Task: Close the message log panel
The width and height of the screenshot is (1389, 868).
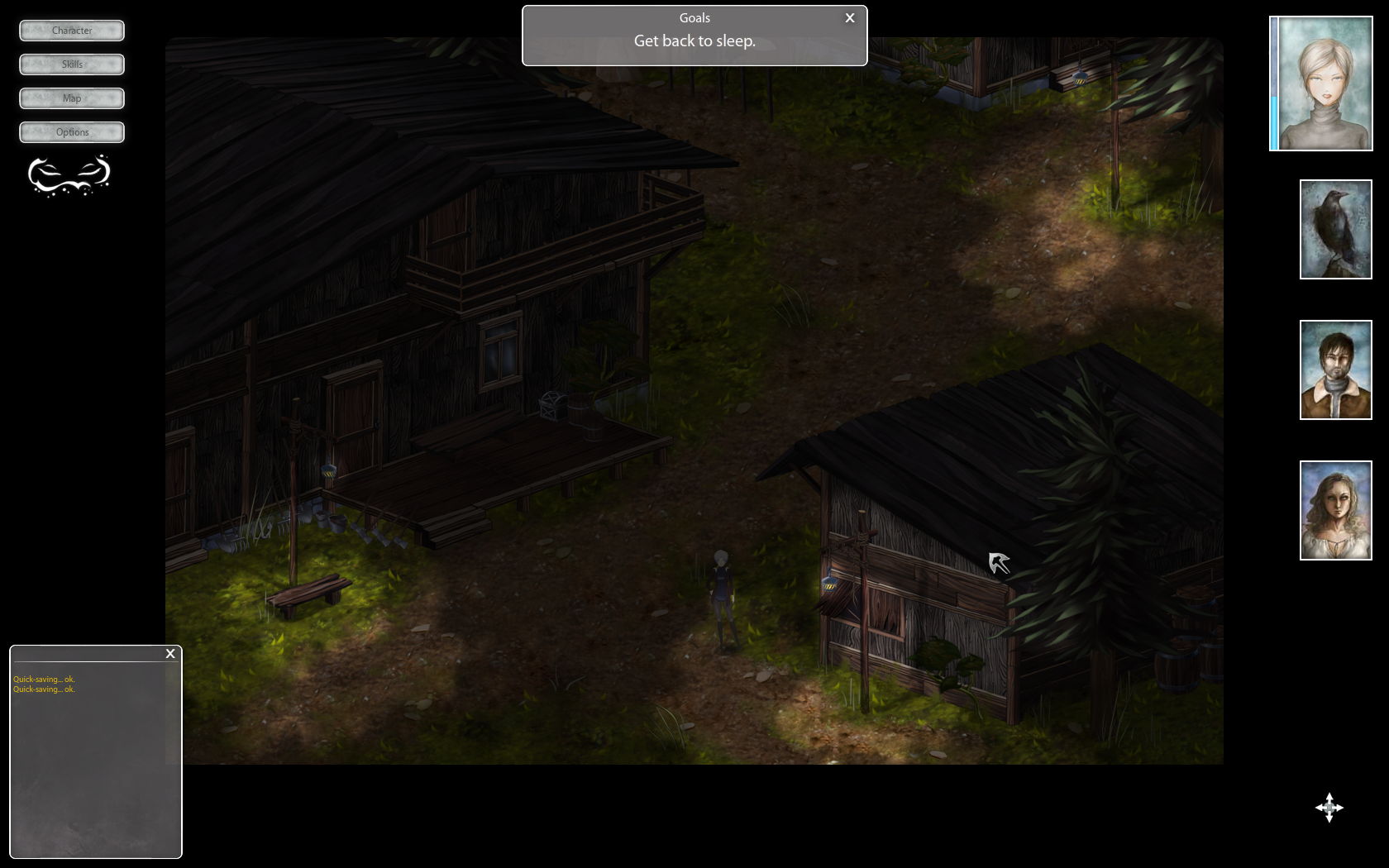Action: [x=170, y=653]
